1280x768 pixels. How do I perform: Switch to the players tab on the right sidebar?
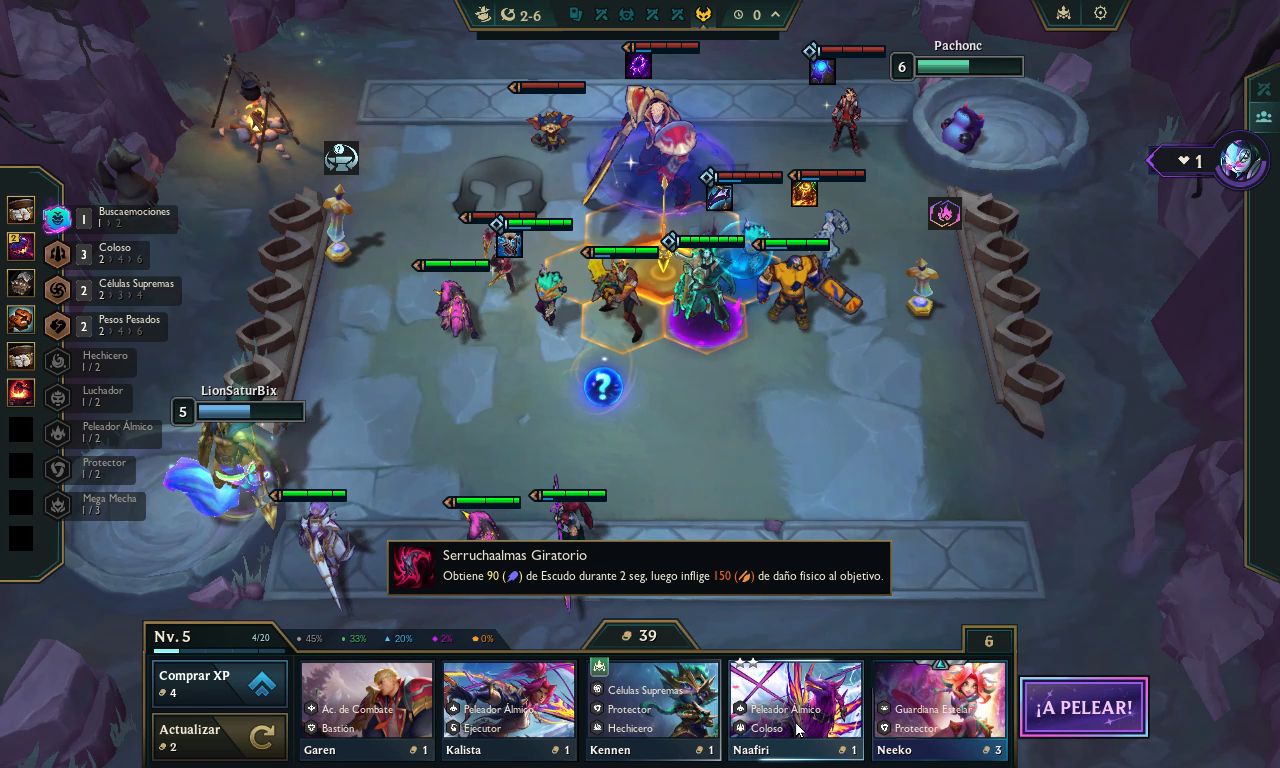click(1263, 118)
